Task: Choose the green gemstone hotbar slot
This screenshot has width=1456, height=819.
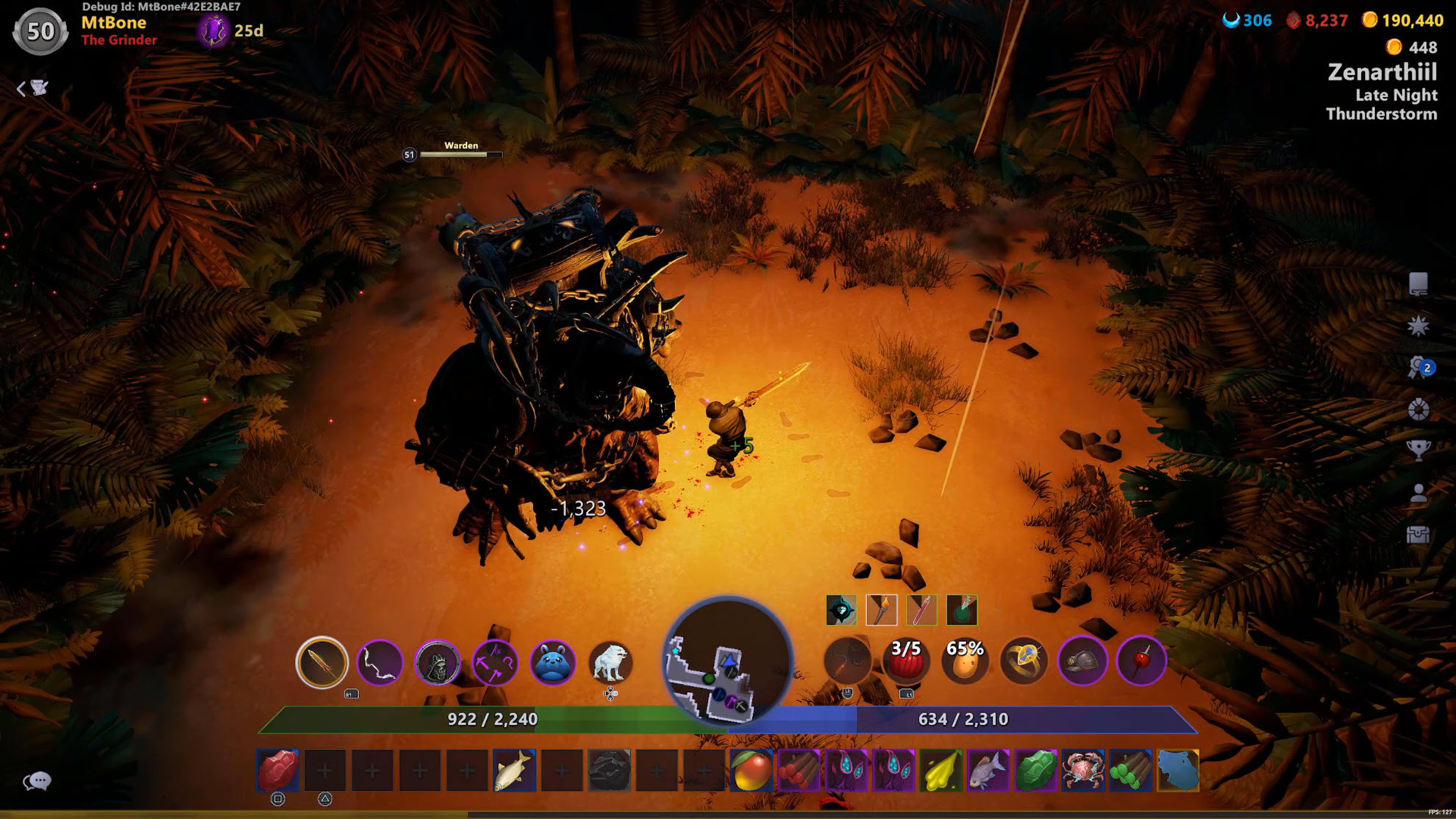Action: click(x=1035, y=770)
